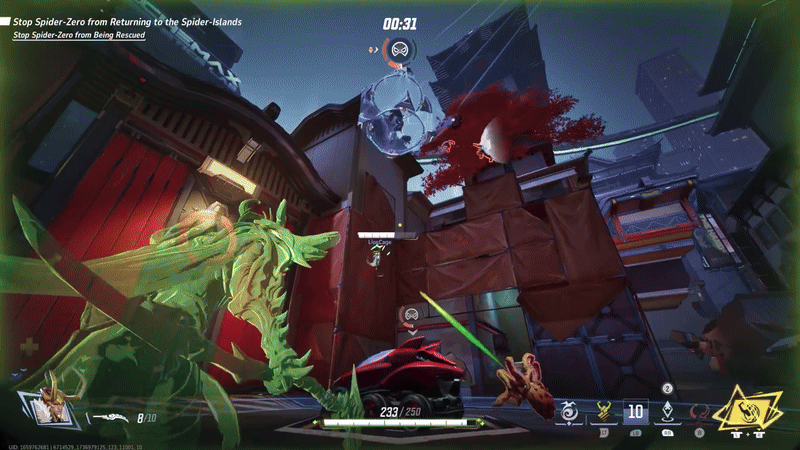Trigger the white swirl ability icon
This screenshot has width=800, height=450.
(570, 410)
